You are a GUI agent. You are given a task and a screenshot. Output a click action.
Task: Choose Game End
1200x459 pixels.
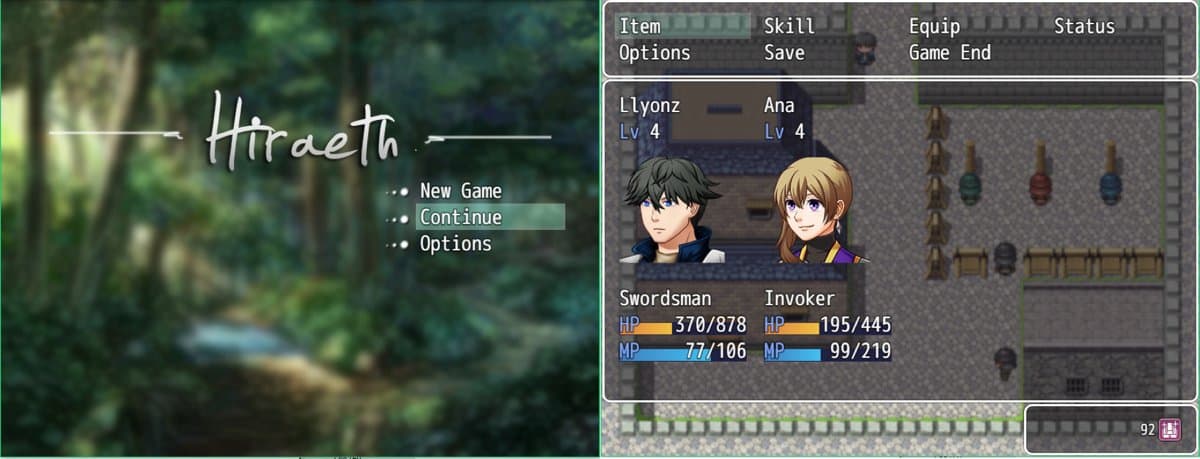click(949, 53)
